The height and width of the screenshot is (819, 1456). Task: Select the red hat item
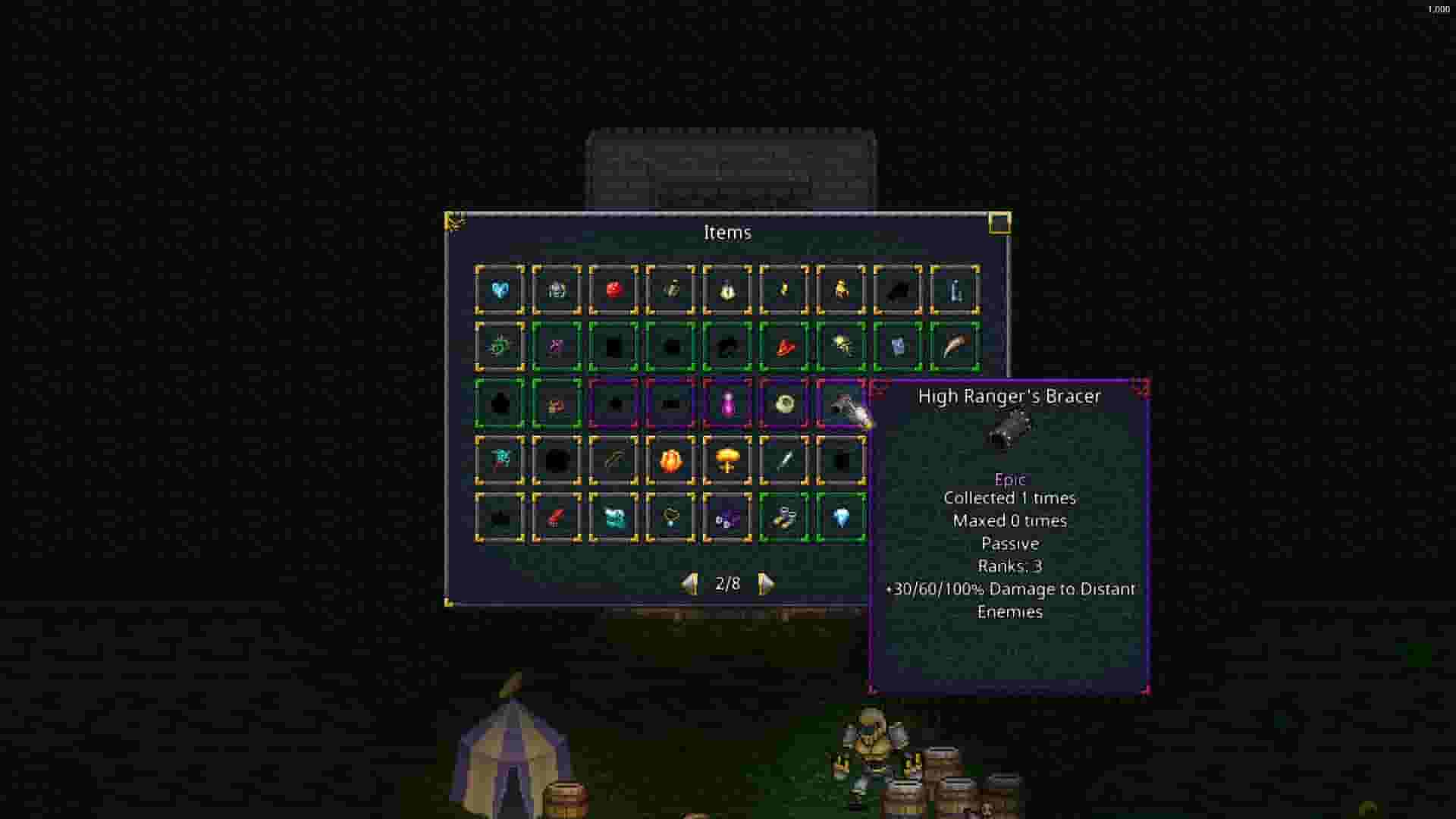coord(785,348)
